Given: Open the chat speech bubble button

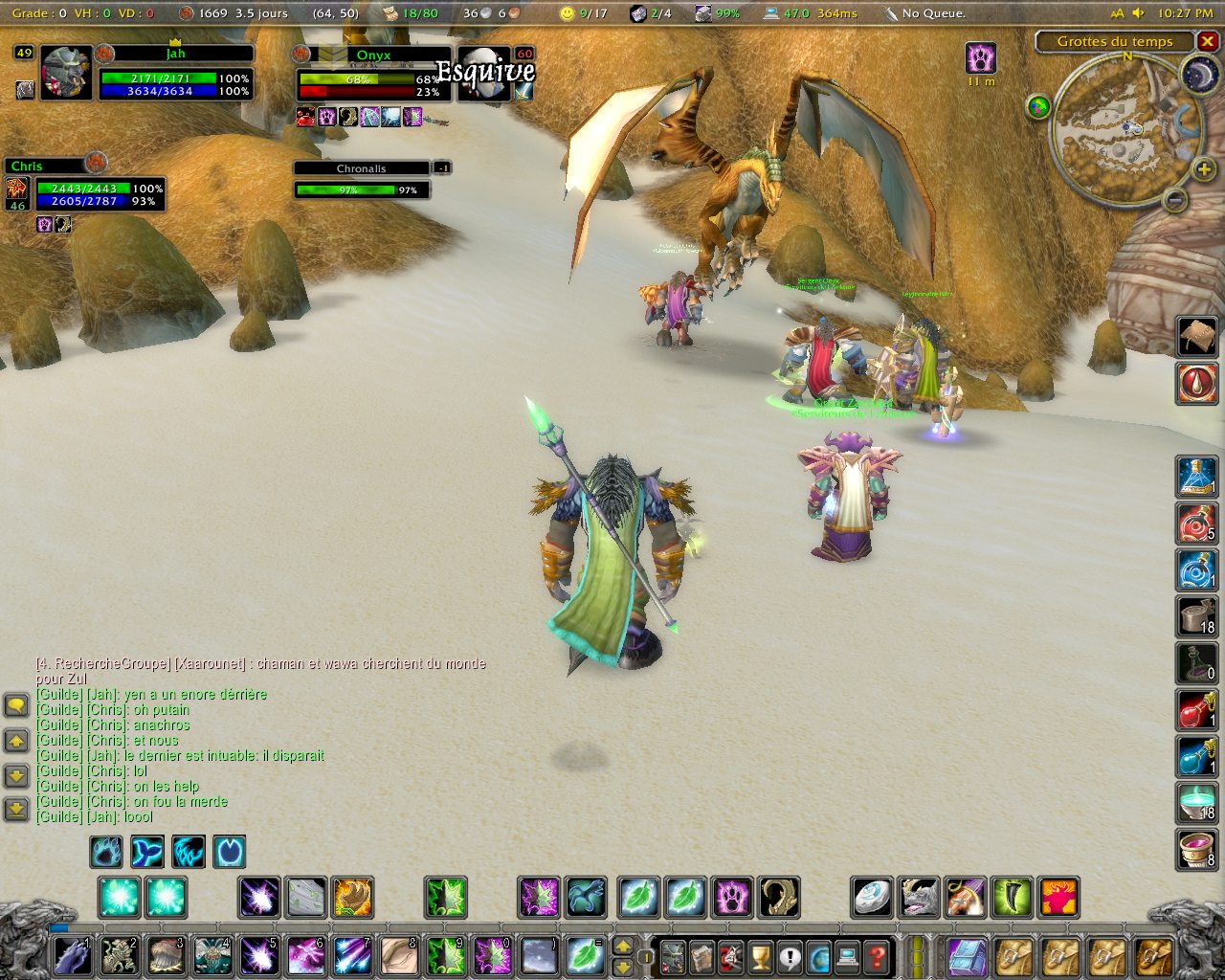Looking at the screenshot, I should (x=16, y=706).
